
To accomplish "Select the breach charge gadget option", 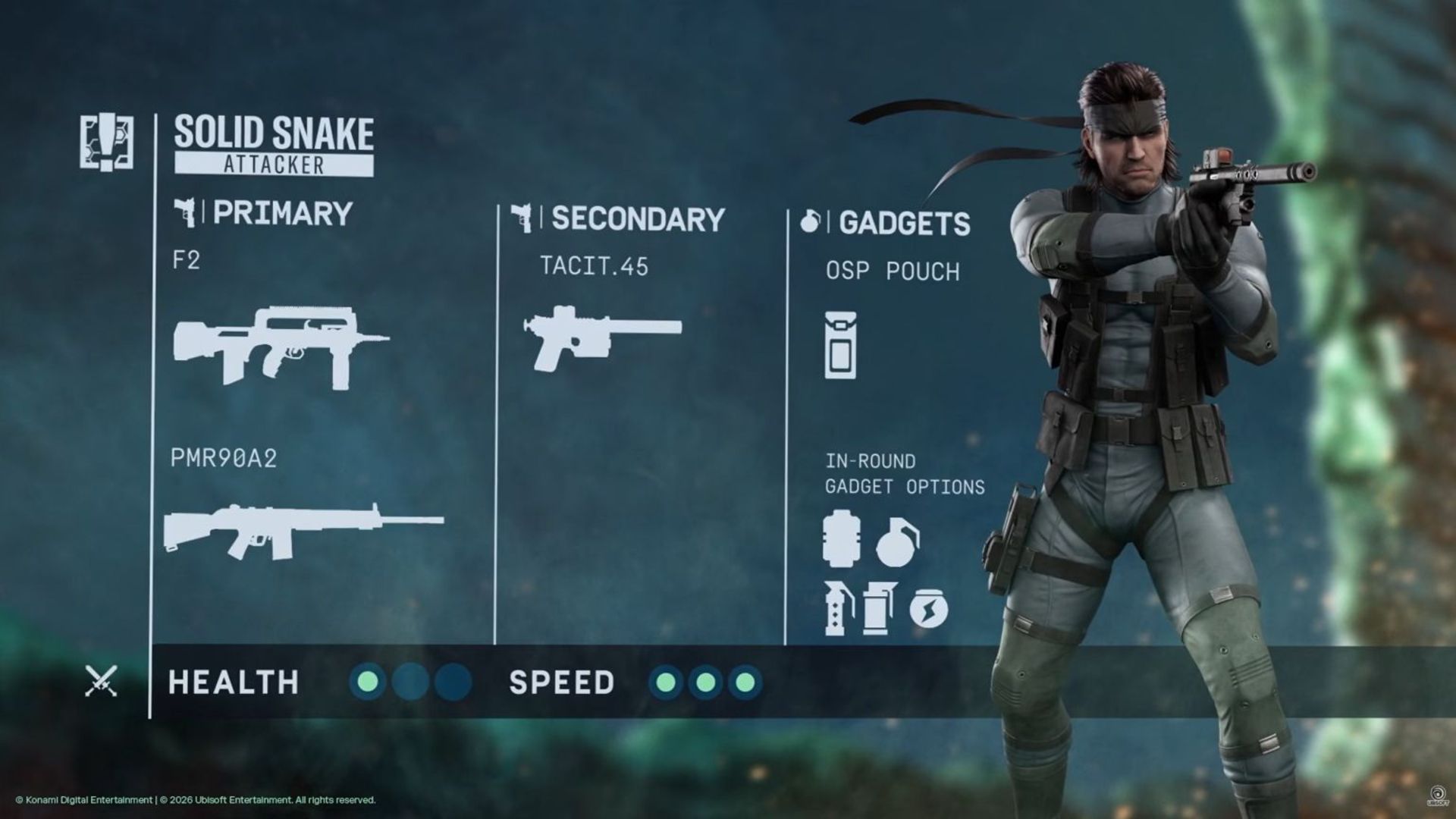I will (x=841, y=539).
